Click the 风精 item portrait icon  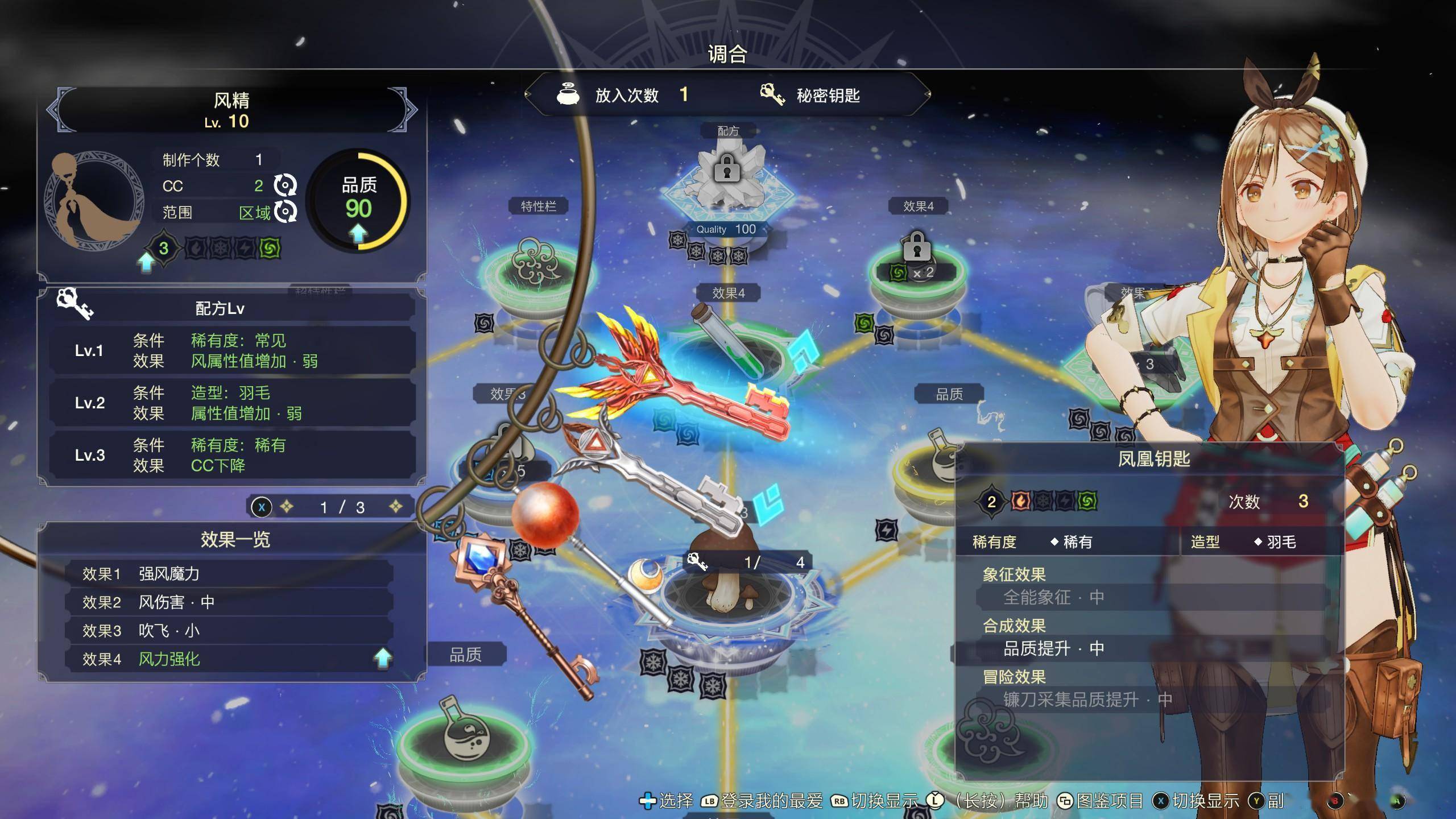pyautogui.click(x=94, y=200)
